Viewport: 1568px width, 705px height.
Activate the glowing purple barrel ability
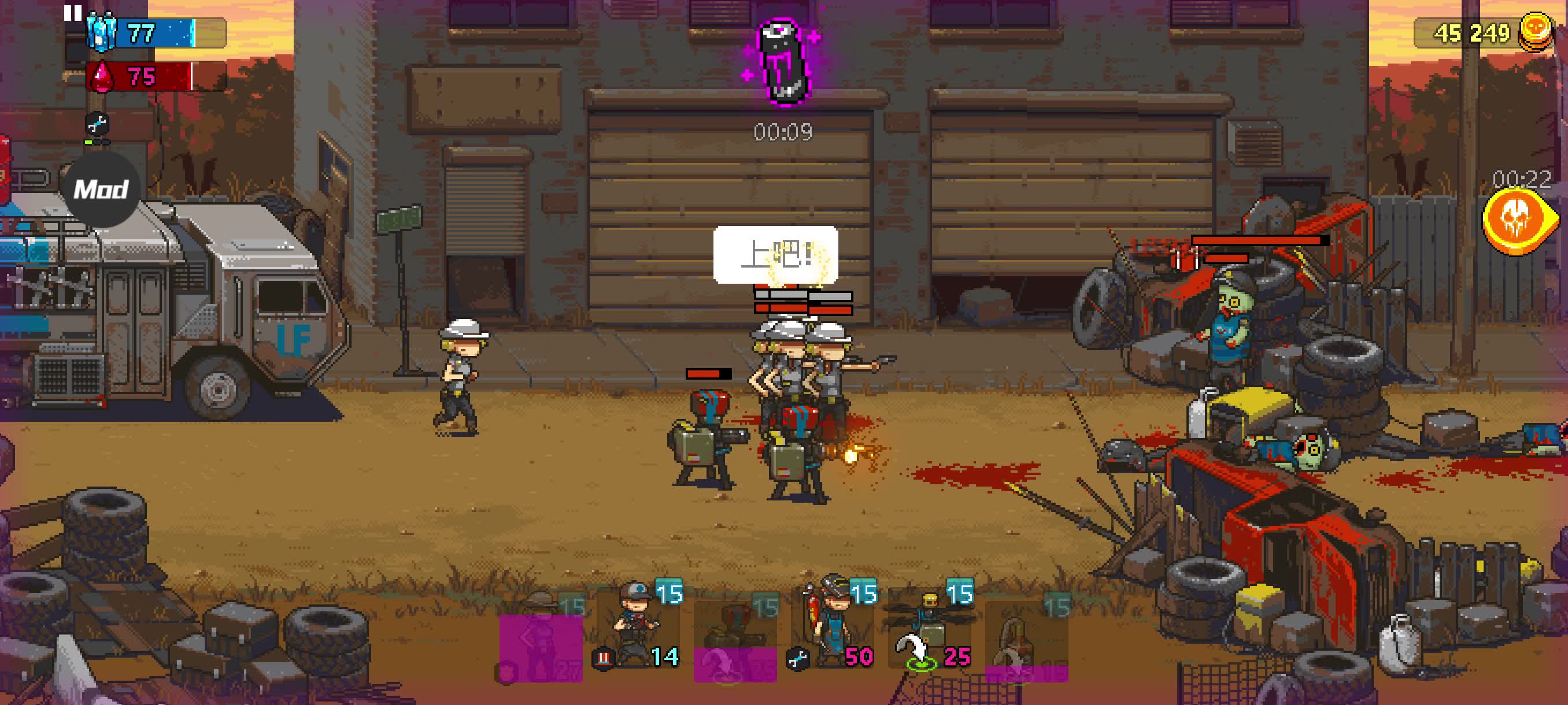783,61
